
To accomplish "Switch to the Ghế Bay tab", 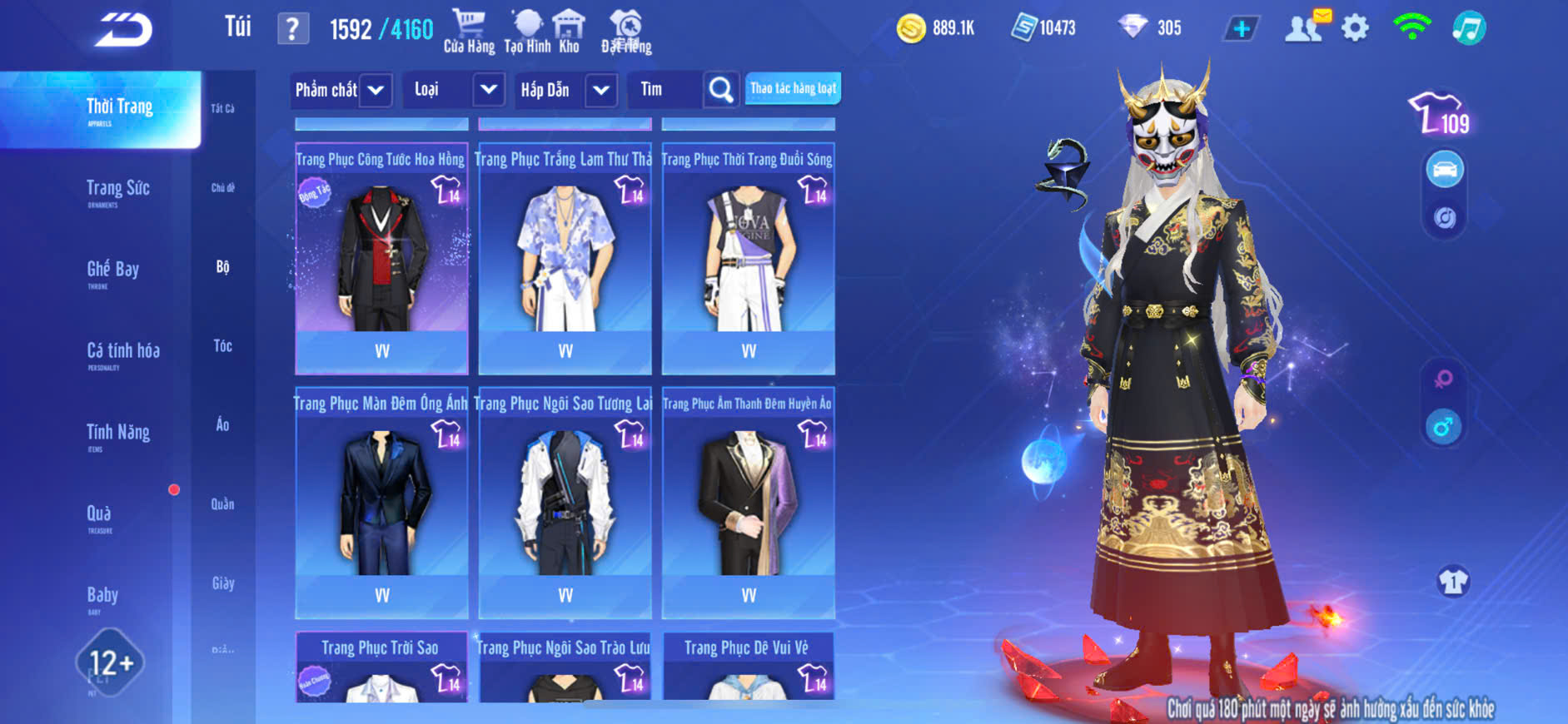I will tap(112, 271).
